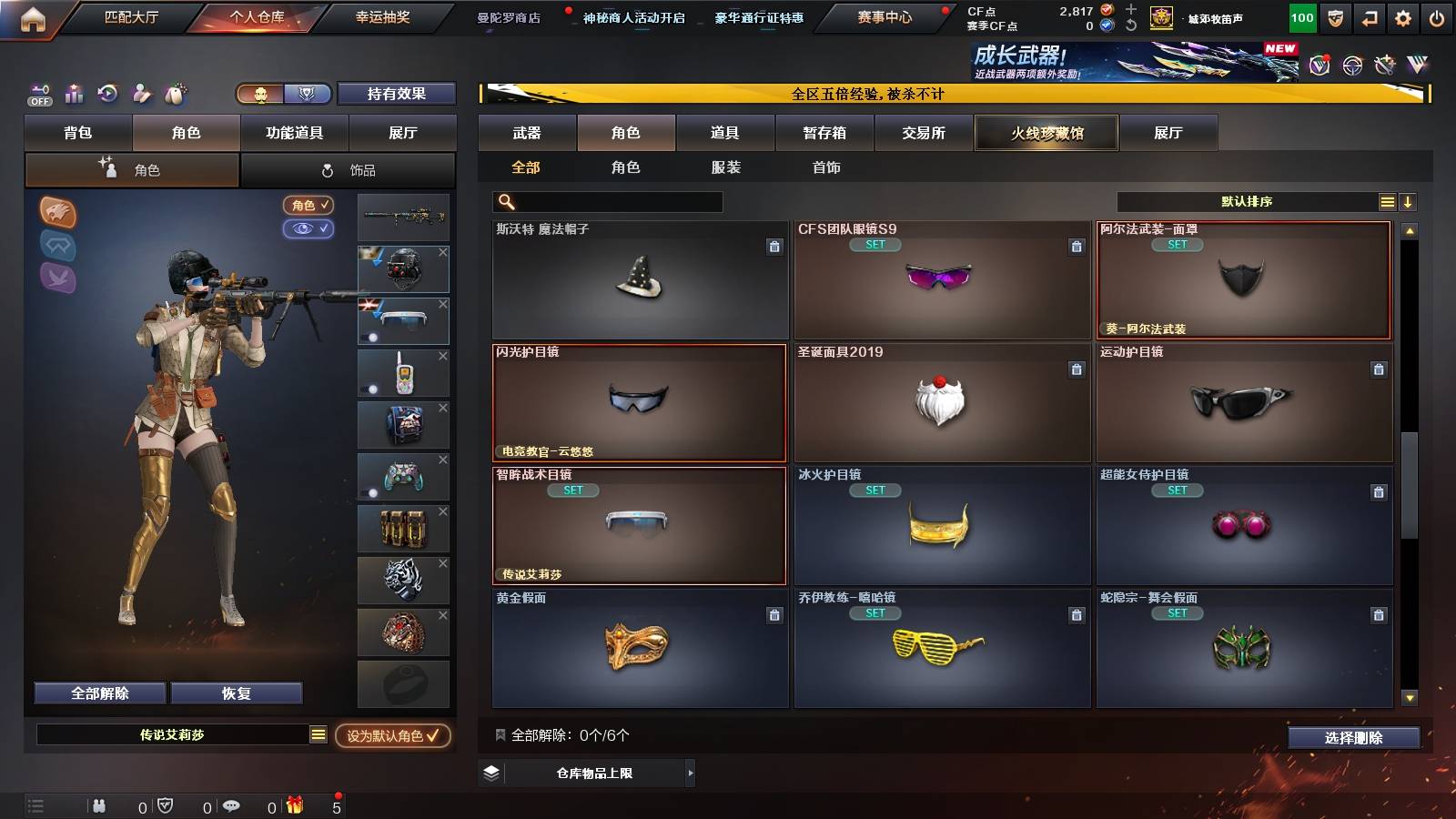The height and width of the screenshot is (819, 1456).
Task: Open the wrench/repair tool icon below the header
Action: [x=141, y=94]
